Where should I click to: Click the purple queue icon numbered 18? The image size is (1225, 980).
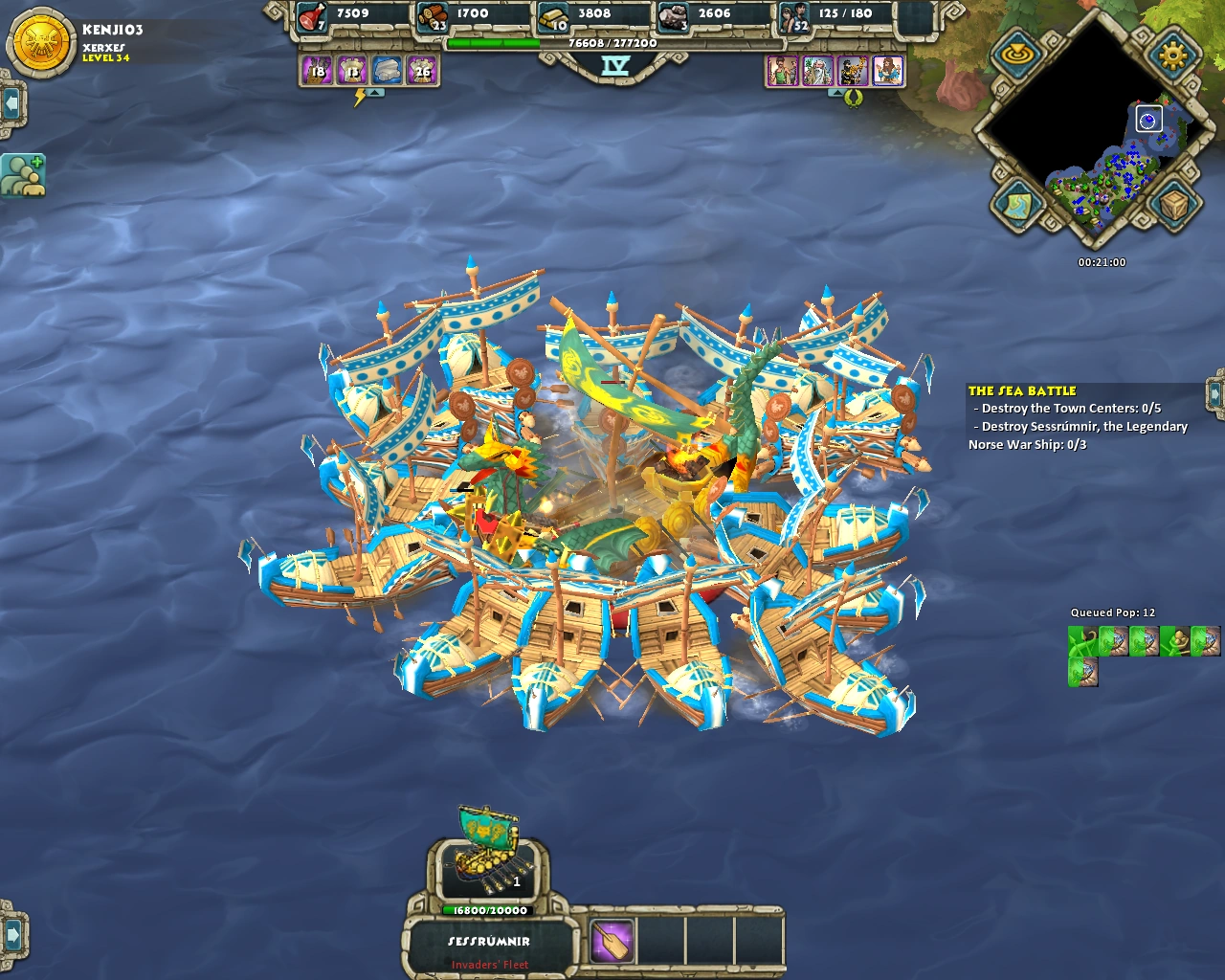coord(317,71)
